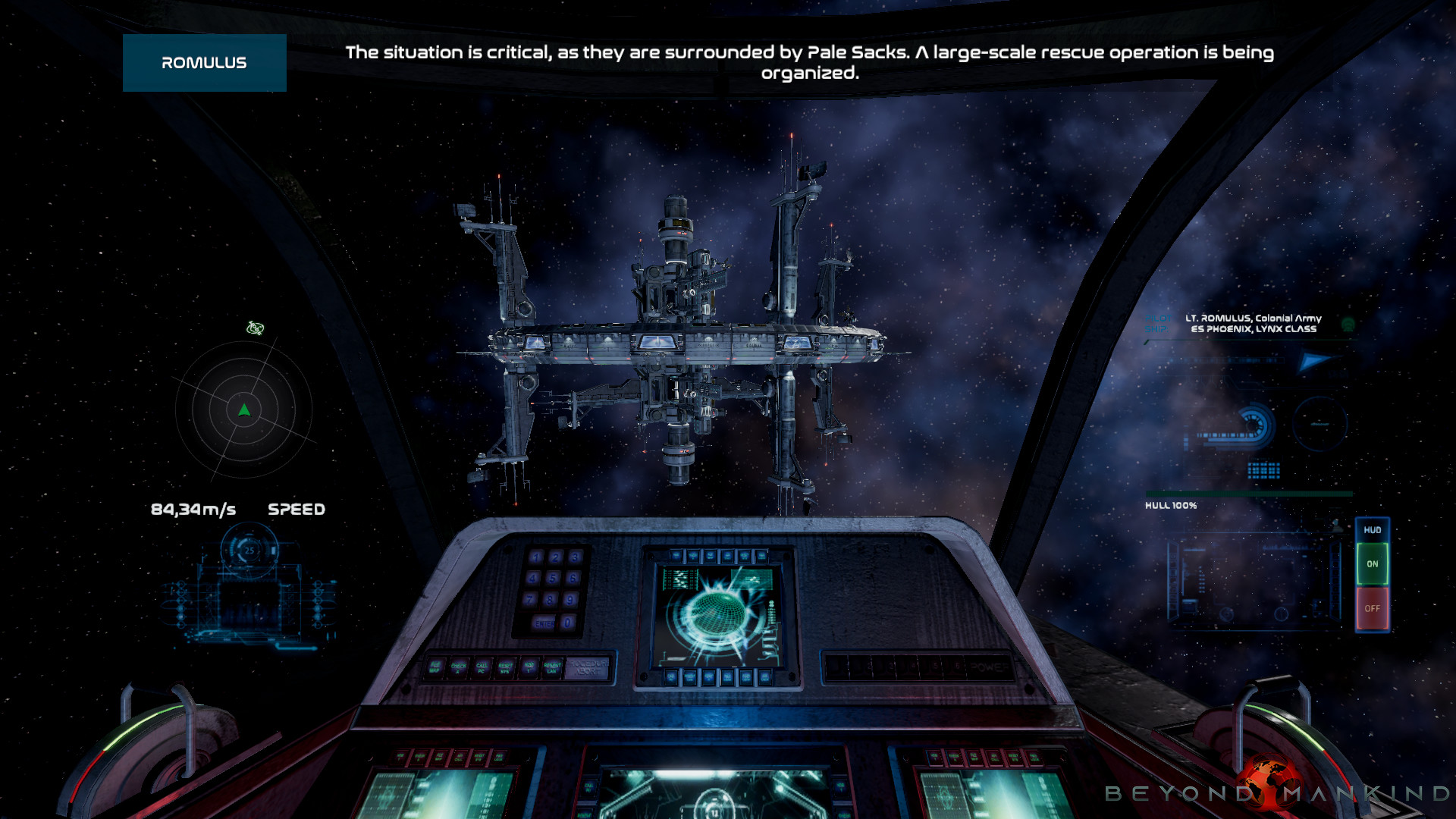Switch the HUD off with the red OFF button
Viewport: 1456px width, 819px height.
pyautogui.click(x=1372, y=608)
